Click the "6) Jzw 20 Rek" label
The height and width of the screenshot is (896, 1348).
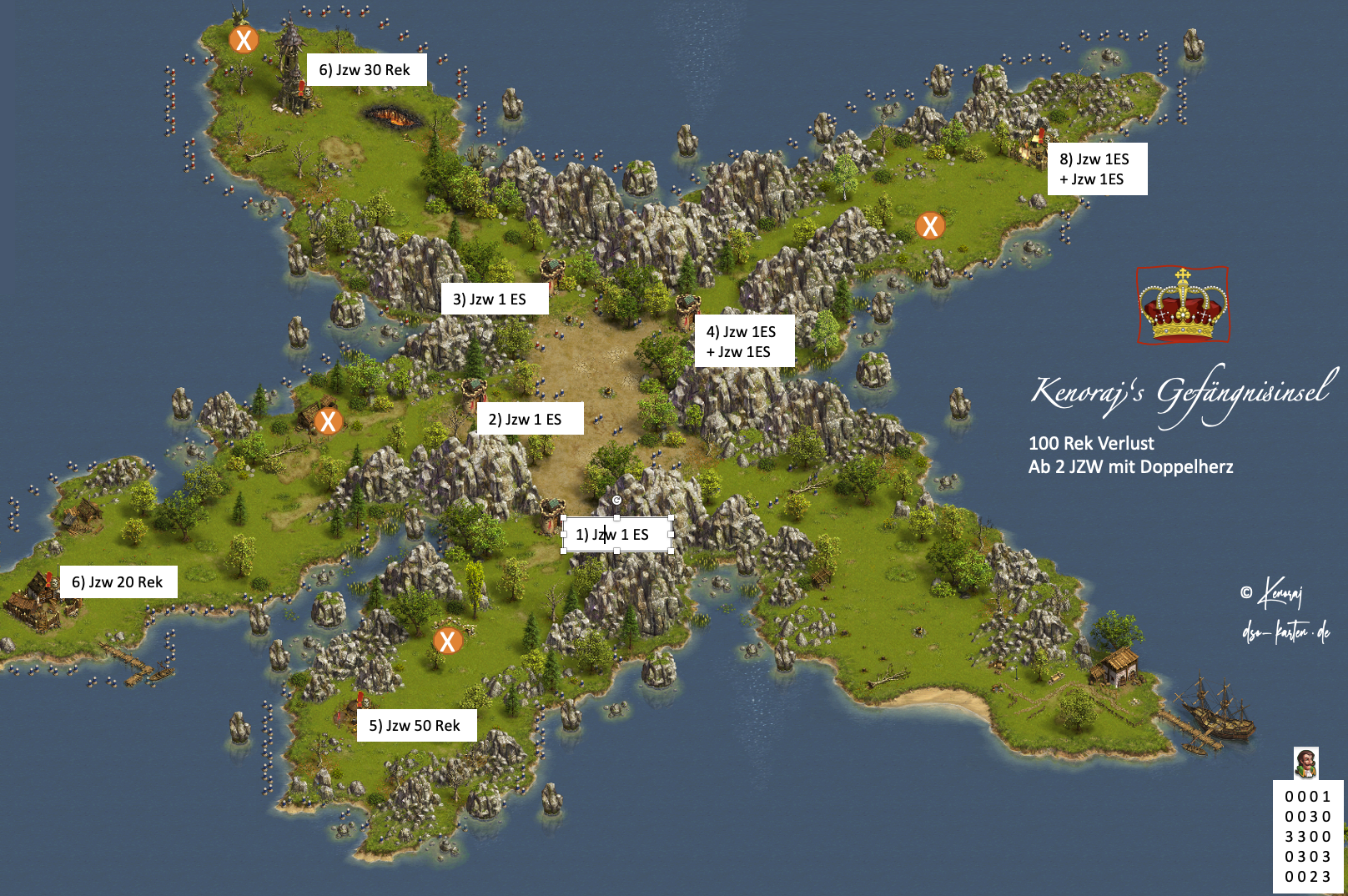click(x=118, y=581)
